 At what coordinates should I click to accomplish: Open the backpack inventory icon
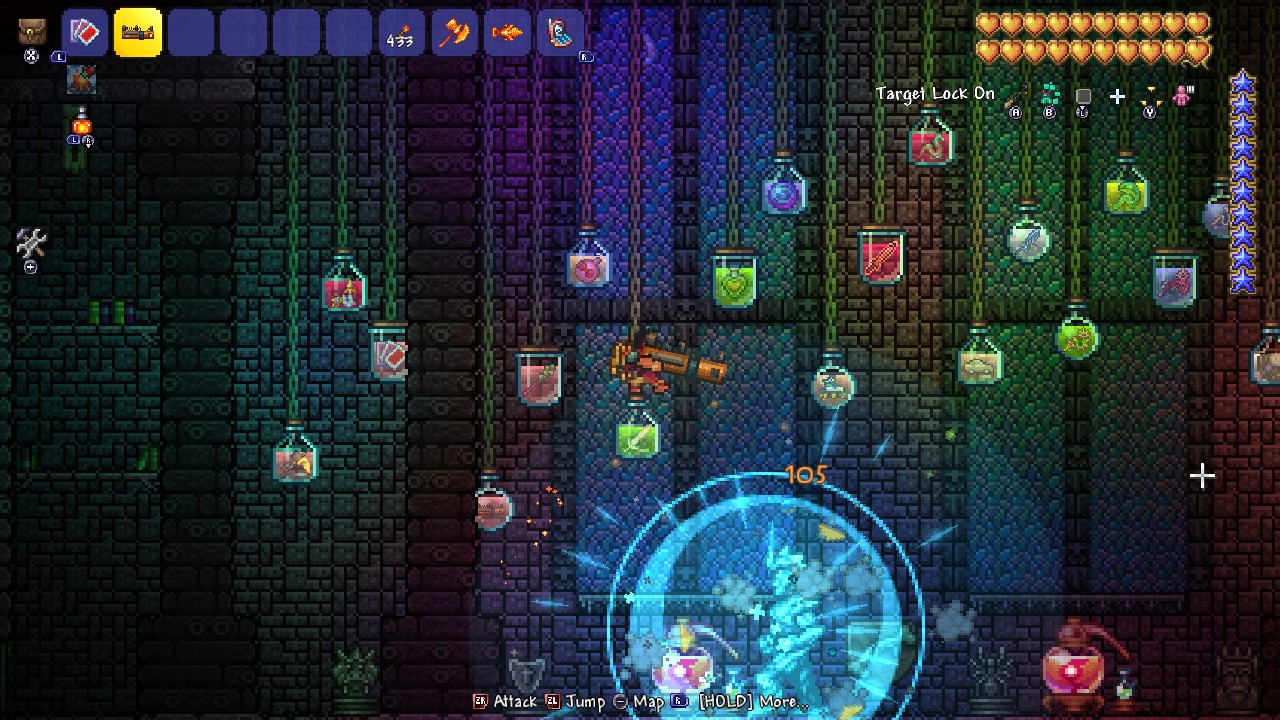click(32, 30)
